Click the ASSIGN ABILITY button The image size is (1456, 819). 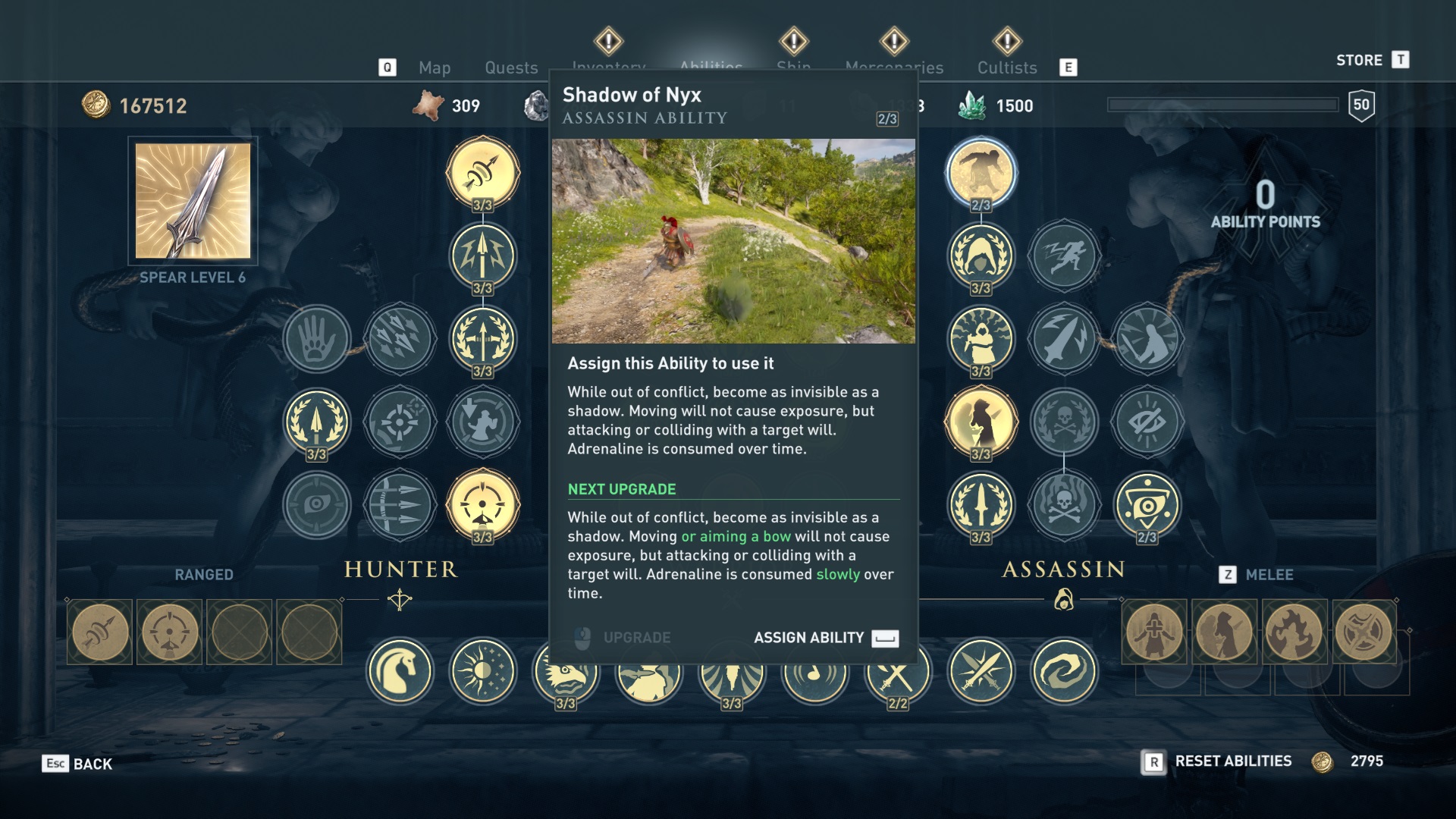(x=808, y=638)
